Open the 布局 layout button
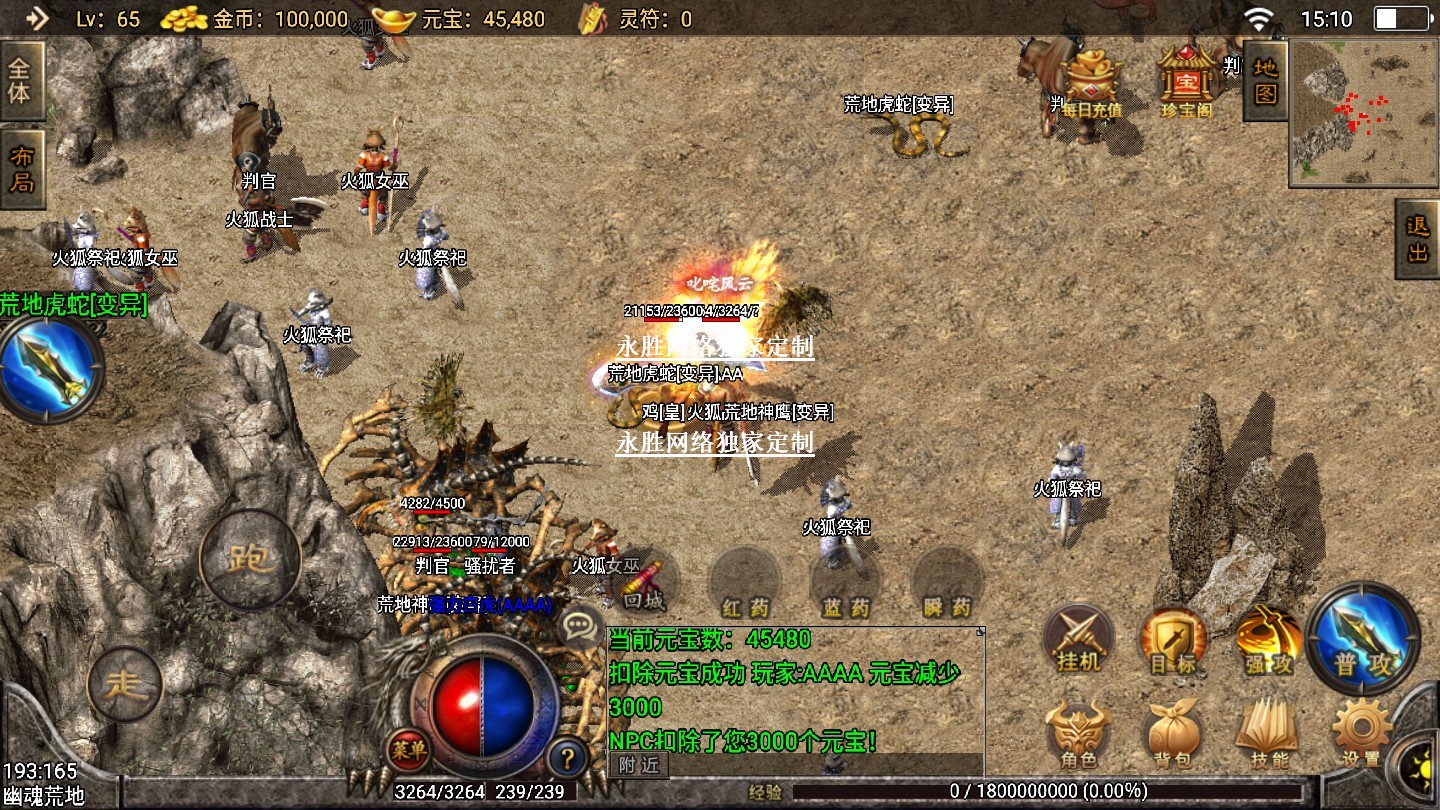 click(21, 168)
